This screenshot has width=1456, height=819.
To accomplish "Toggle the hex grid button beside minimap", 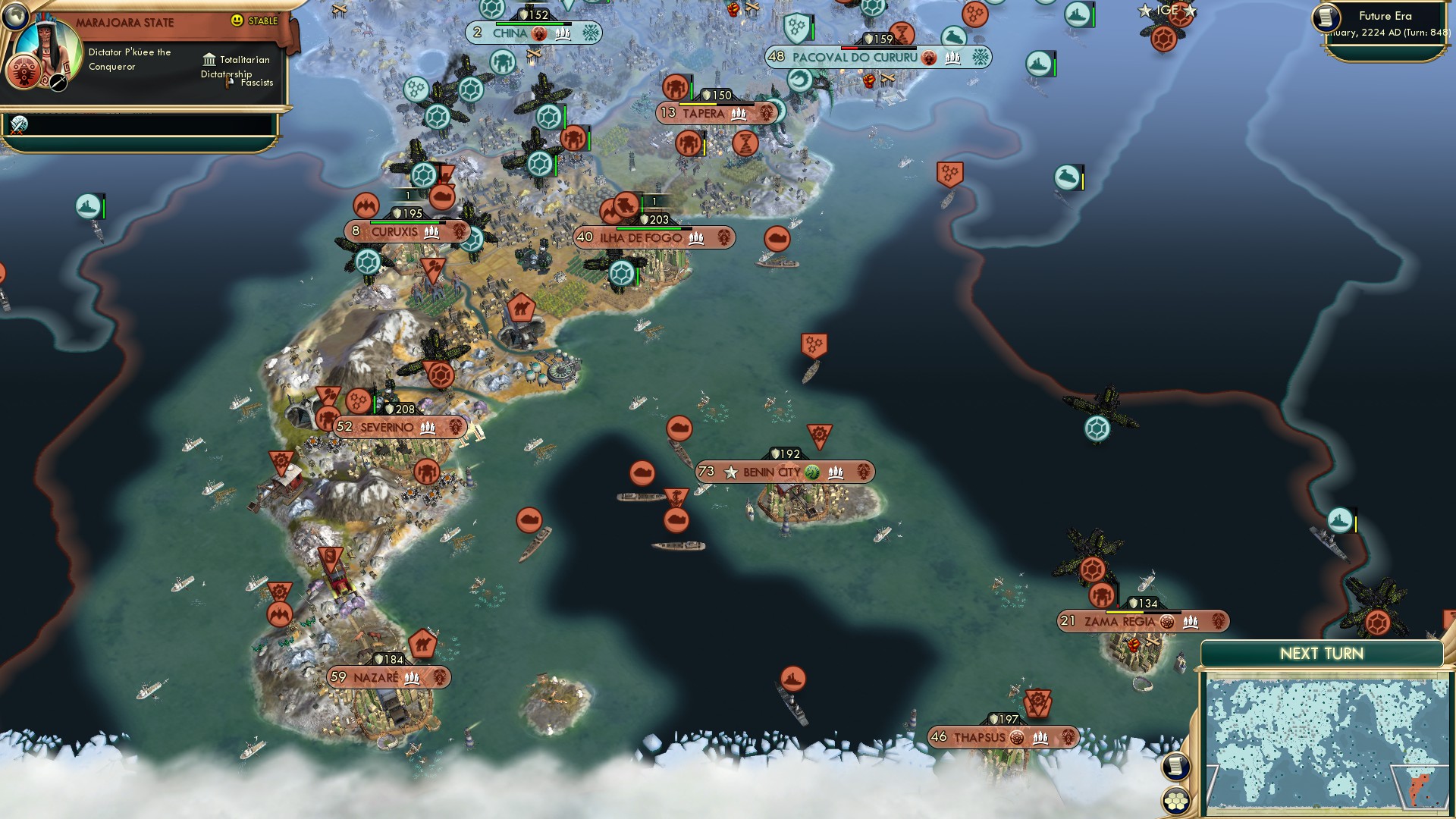I will point(1175,801).
